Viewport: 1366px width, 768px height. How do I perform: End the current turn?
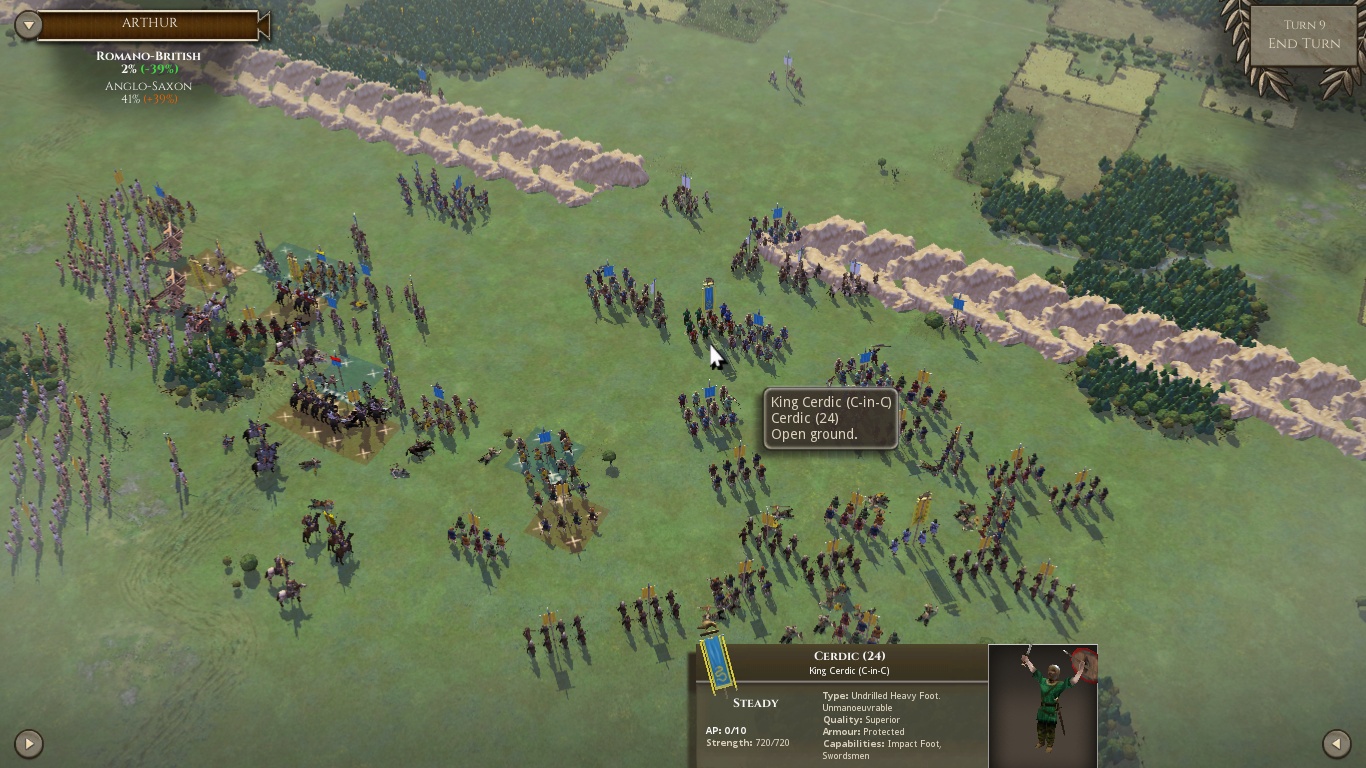[1303, 43]
